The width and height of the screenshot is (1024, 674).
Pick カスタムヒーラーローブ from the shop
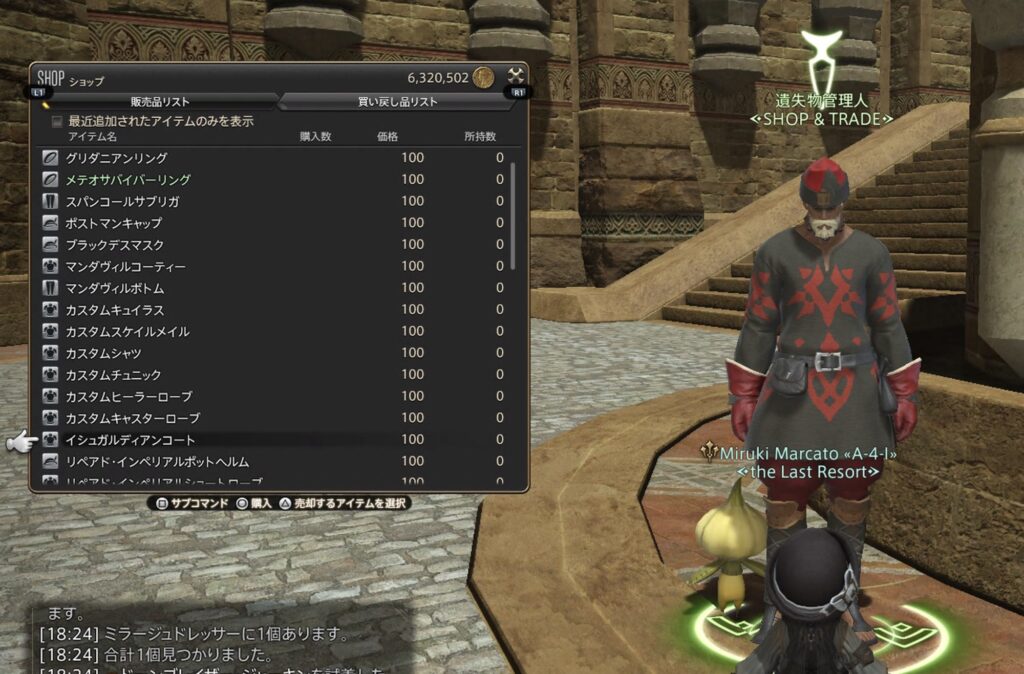[128, 397]
